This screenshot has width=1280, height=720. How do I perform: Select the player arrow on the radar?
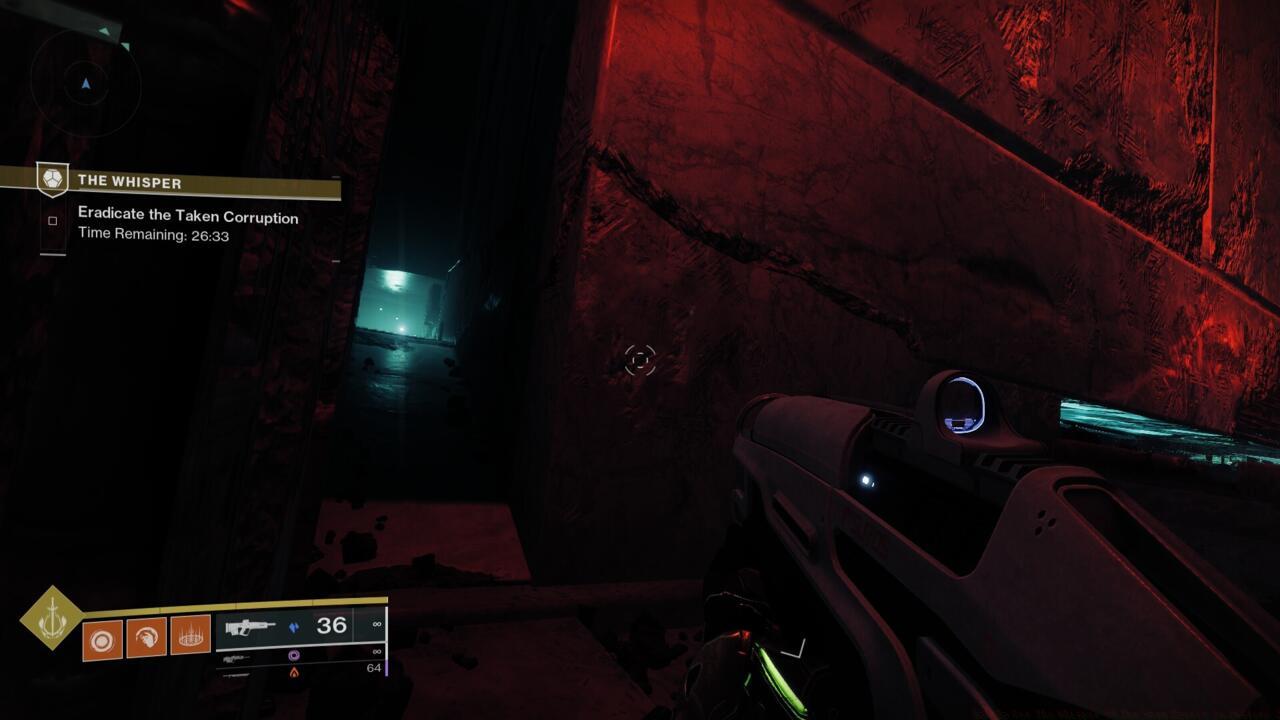pos(85,82)
